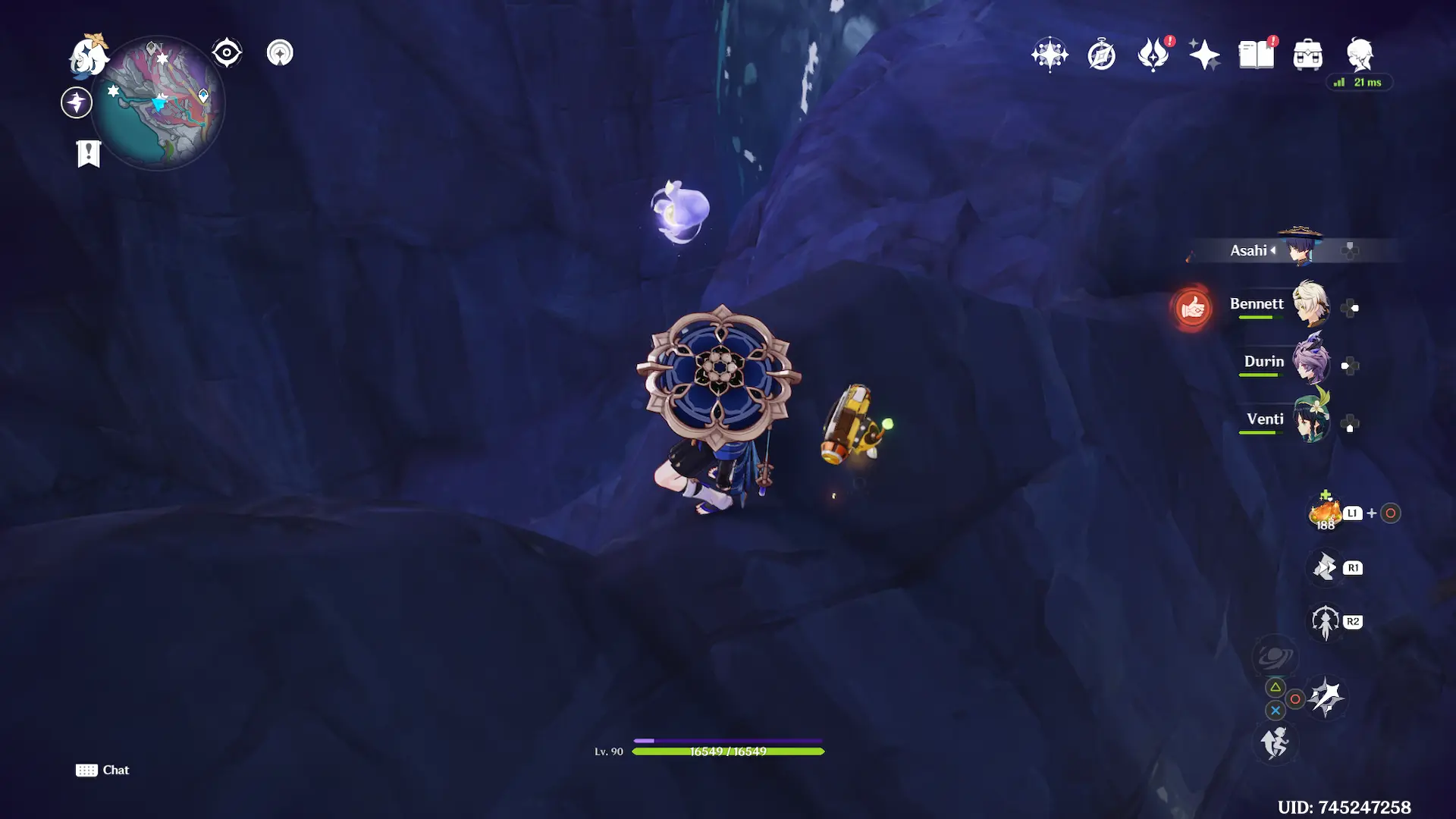The height and width of the screenshot is (819, 1456).
Task: Toggle the eye-shaped elemental sight icon
Action: click(x=227, y=53)
